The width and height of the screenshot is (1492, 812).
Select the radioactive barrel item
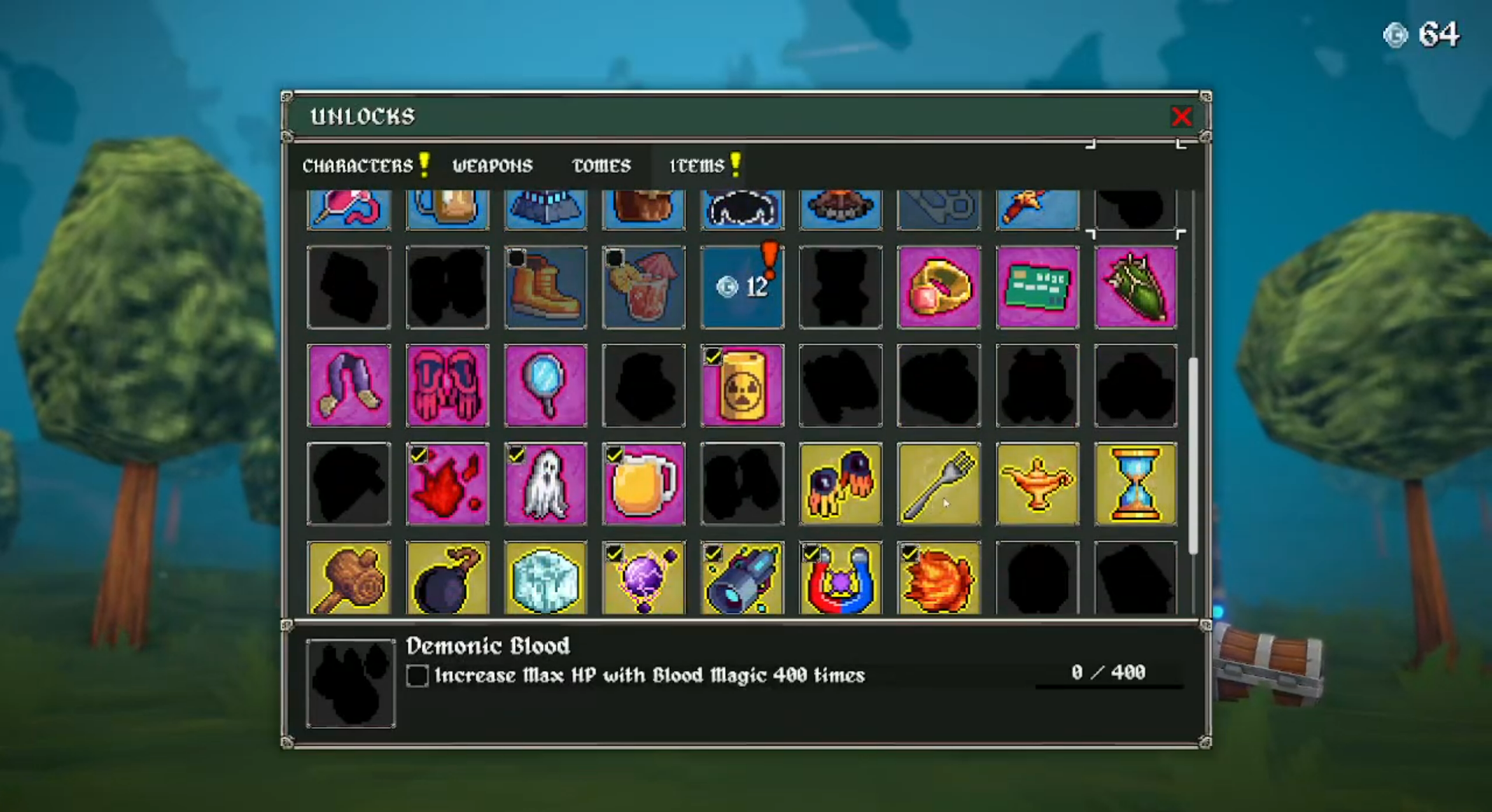[742, 386]
